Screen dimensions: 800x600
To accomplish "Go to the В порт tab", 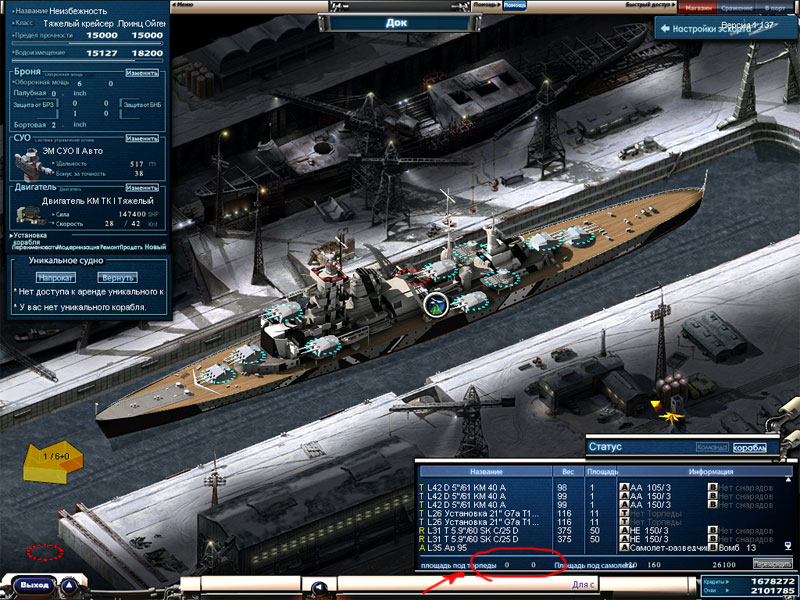I will (x=776, y=7).
